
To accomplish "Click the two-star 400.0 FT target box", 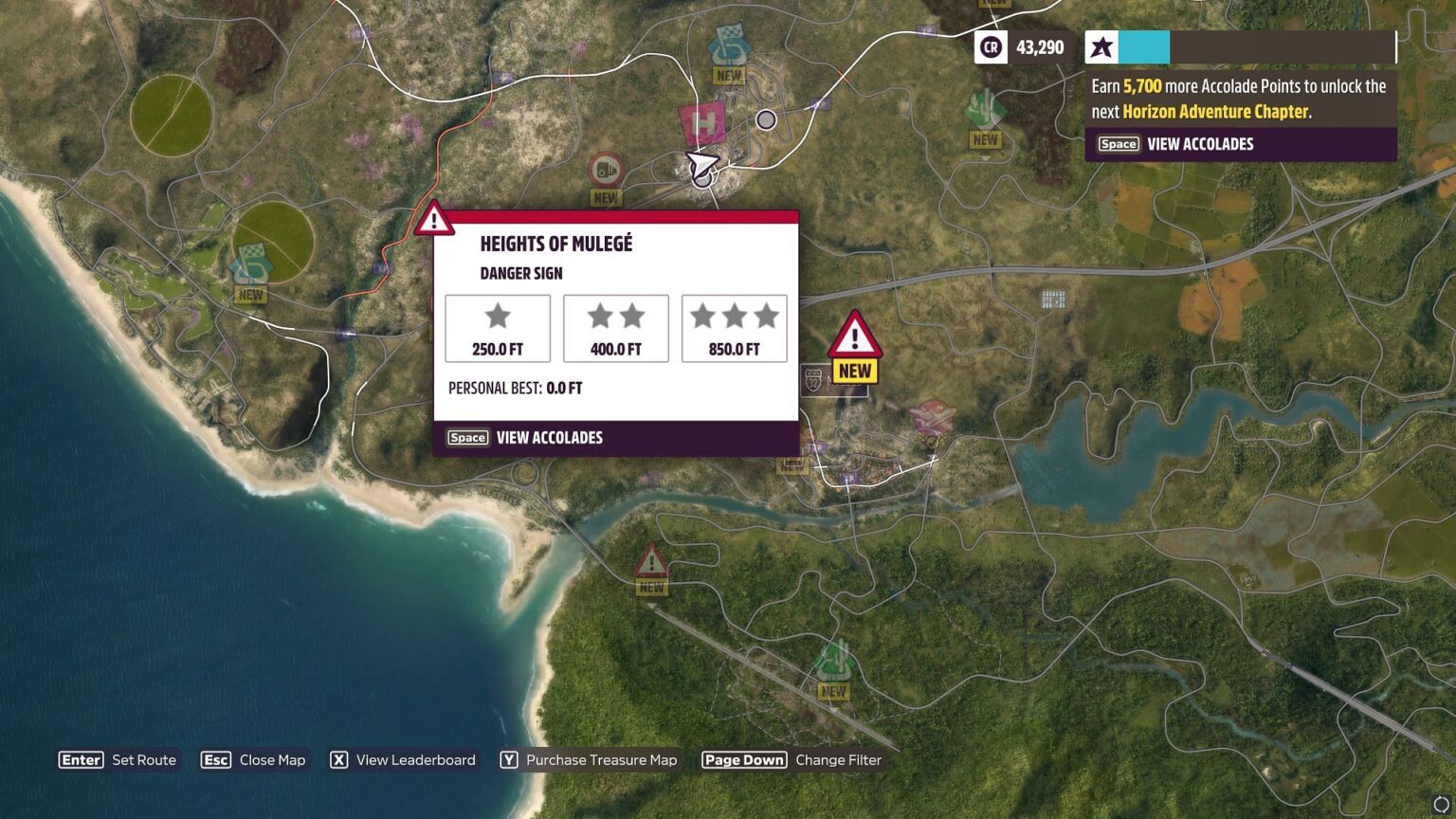I will click(616, 328).
